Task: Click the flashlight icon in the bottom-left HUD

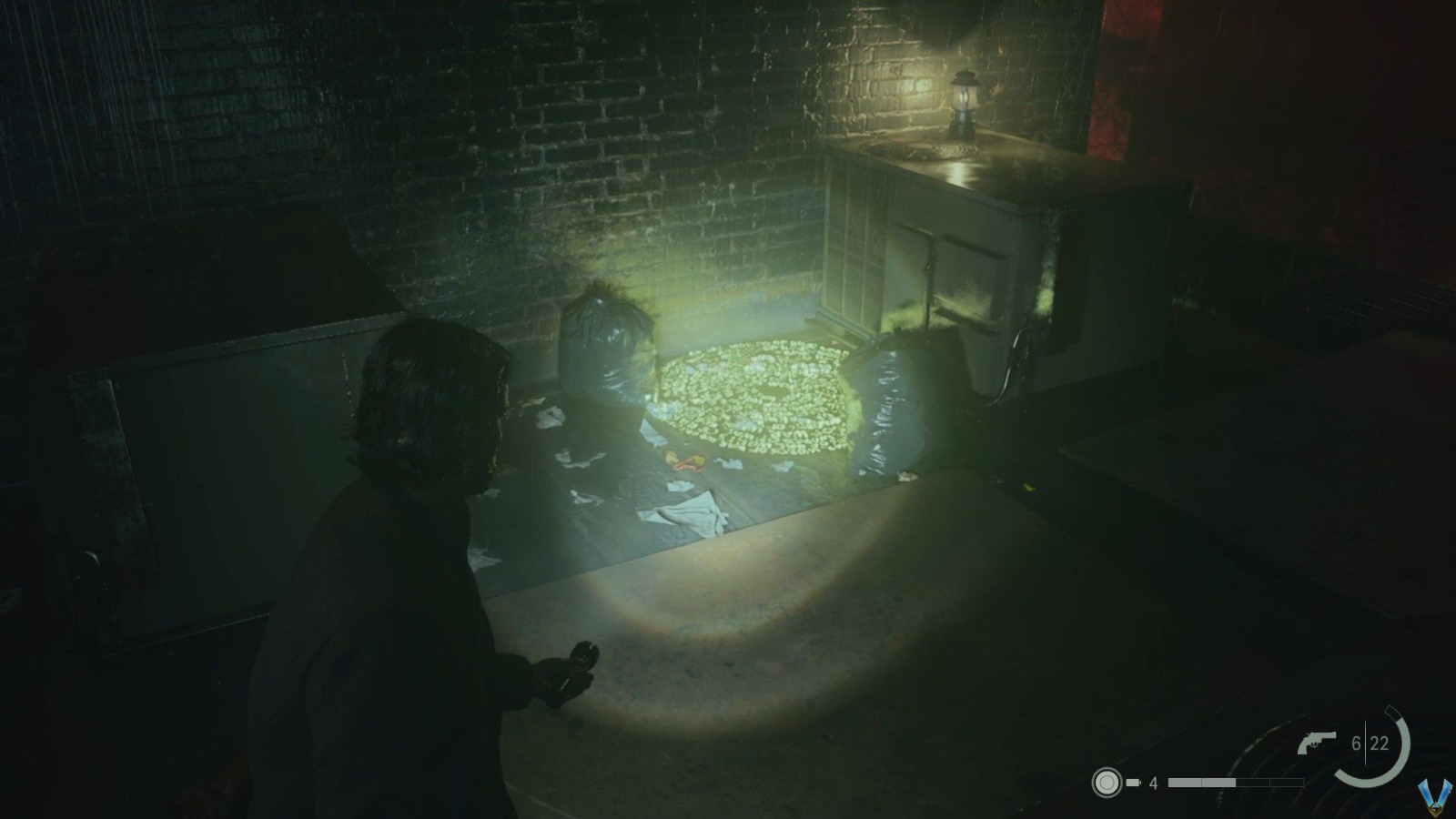Action: click(x=1107, y=783)
